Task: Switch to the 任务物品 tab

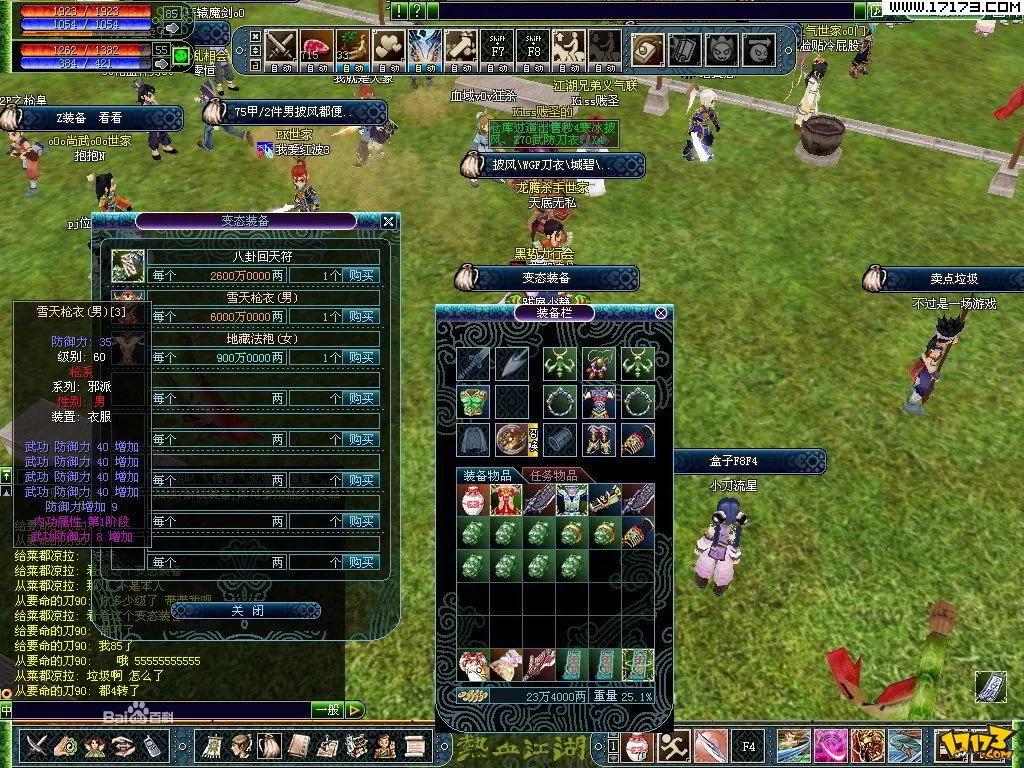Action: point(552,475)
